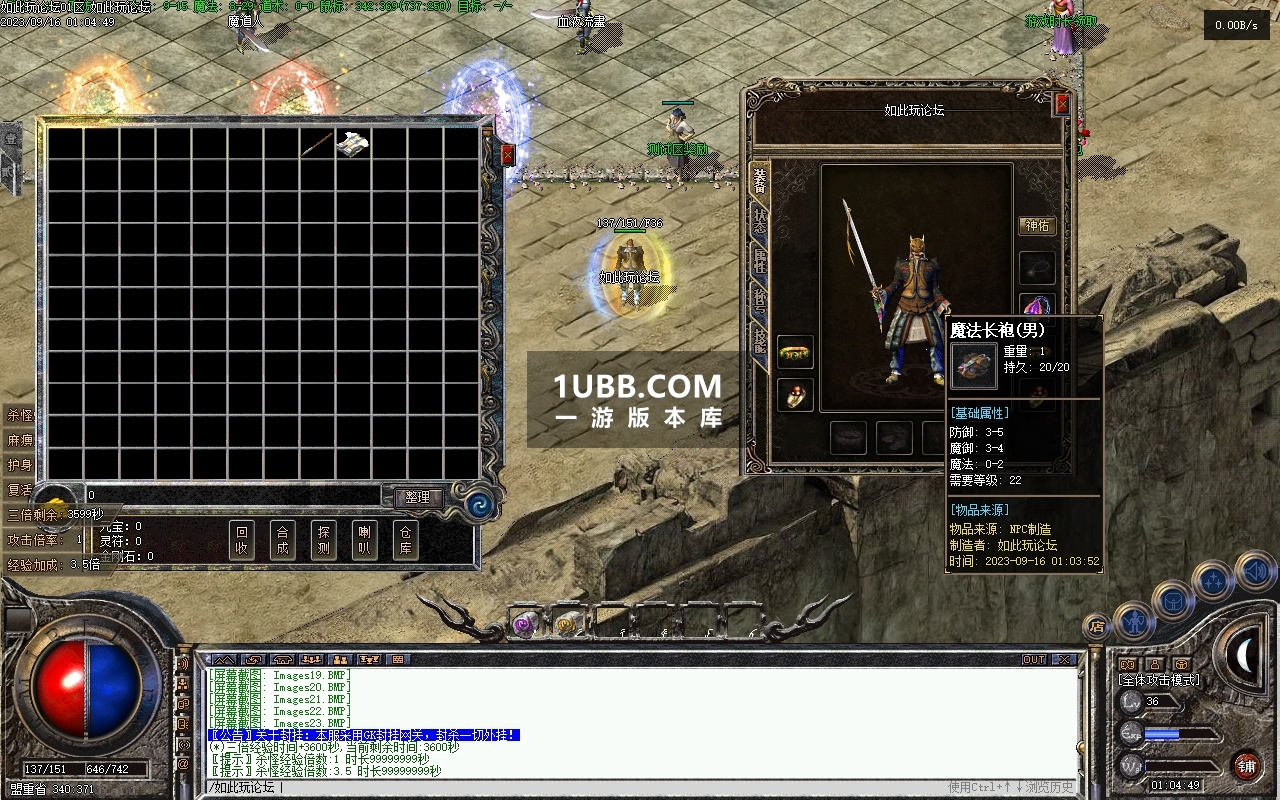Use the purple swirl scroll in hotbar
Image resolution: width=1280 pixels, height=800 pixels.
tap(525, 624)
